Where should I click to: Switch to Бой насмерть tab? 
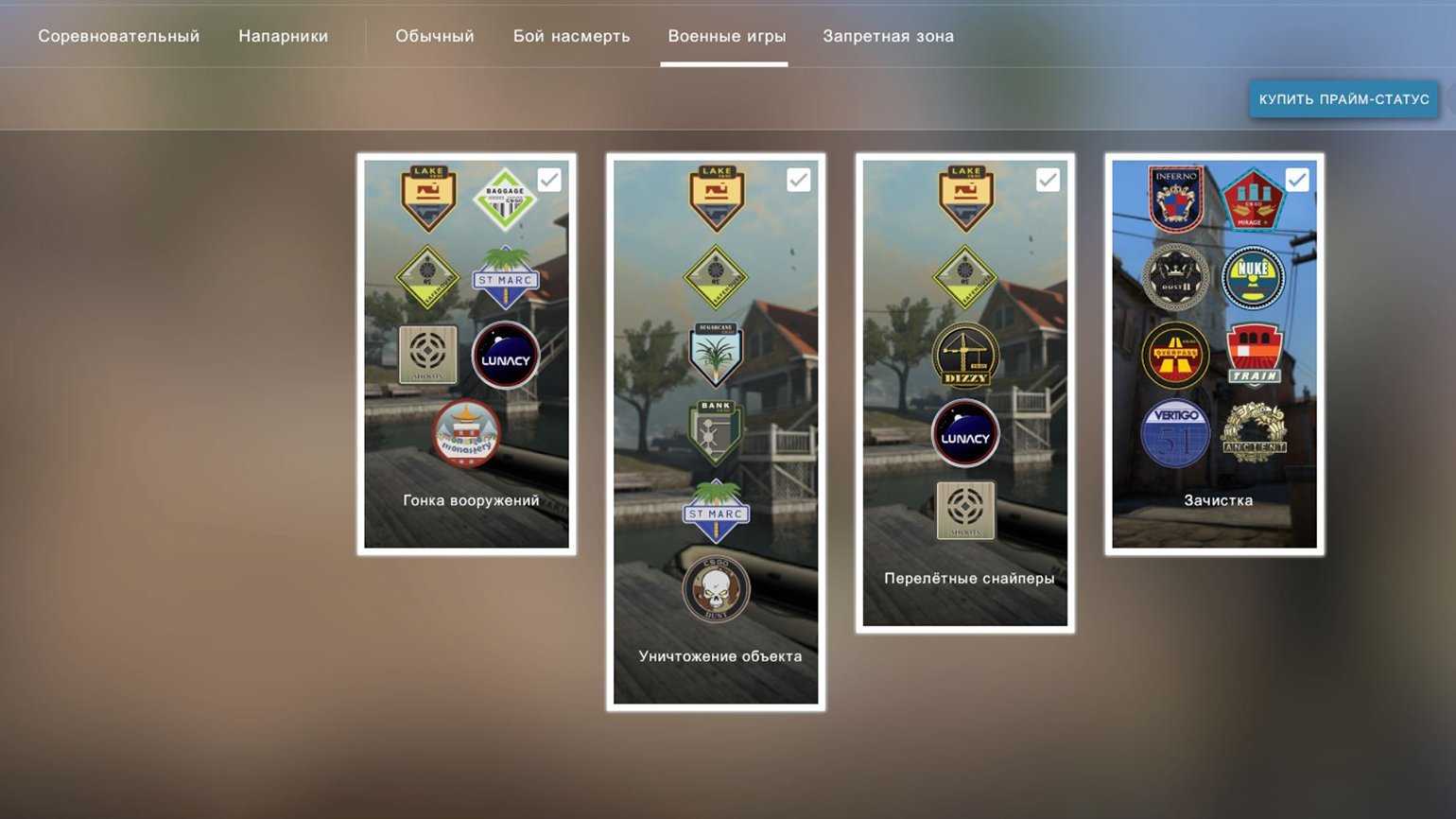click(571, 36)
